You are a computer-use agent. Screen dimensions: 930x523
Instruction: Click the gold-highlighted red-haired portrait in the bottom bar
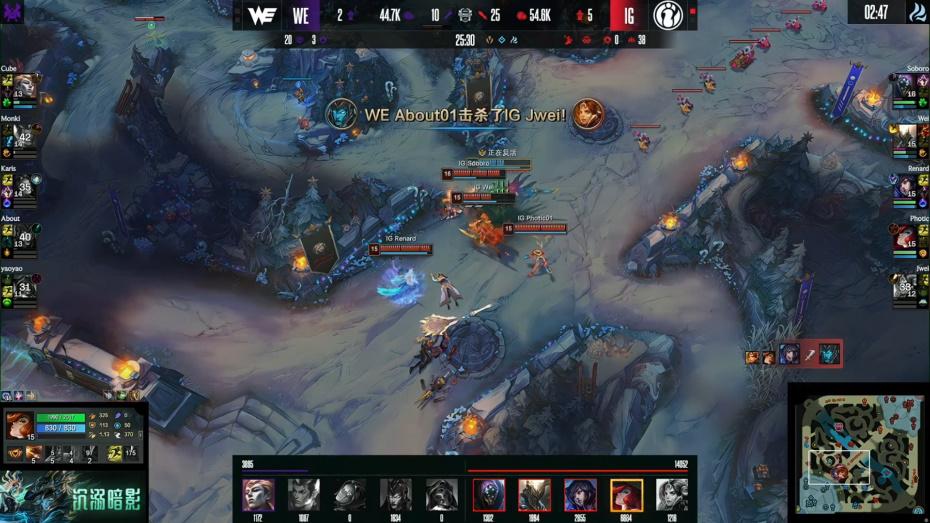pyautogui.click(x=626, y=495)
